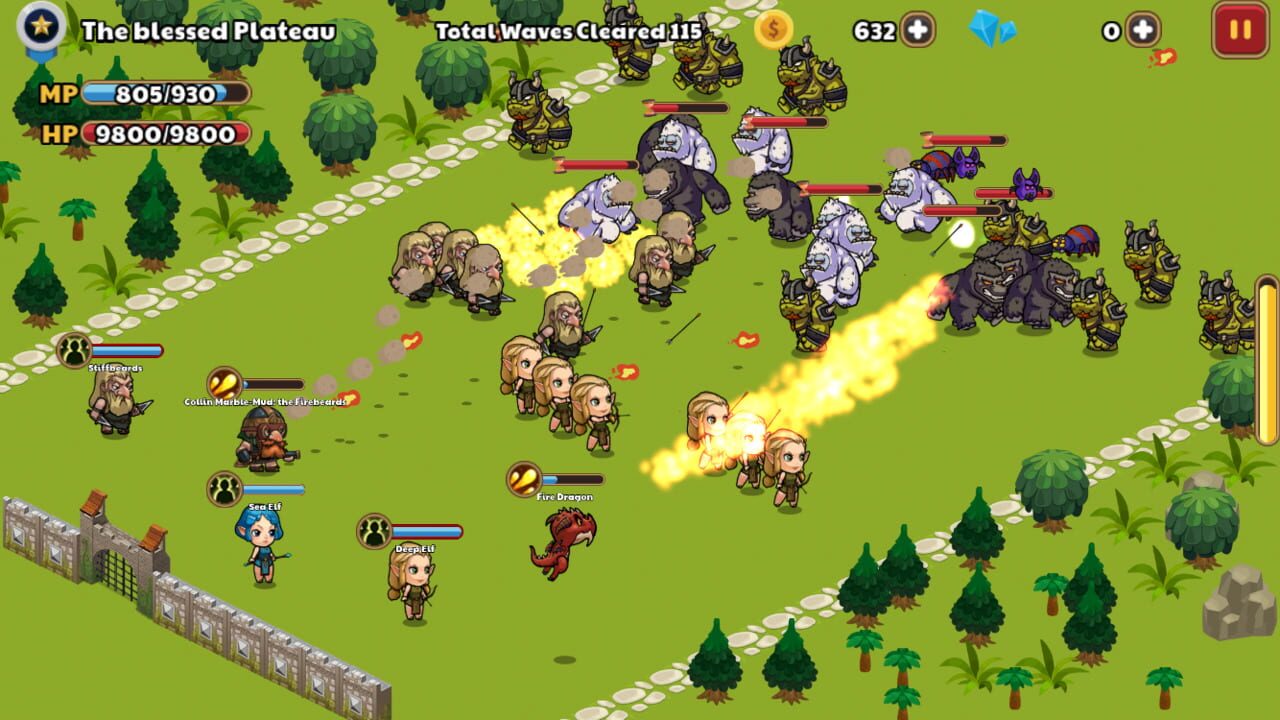Select the Fire Dragon unit
The image size is (1280, 720).
coord(565,536)
